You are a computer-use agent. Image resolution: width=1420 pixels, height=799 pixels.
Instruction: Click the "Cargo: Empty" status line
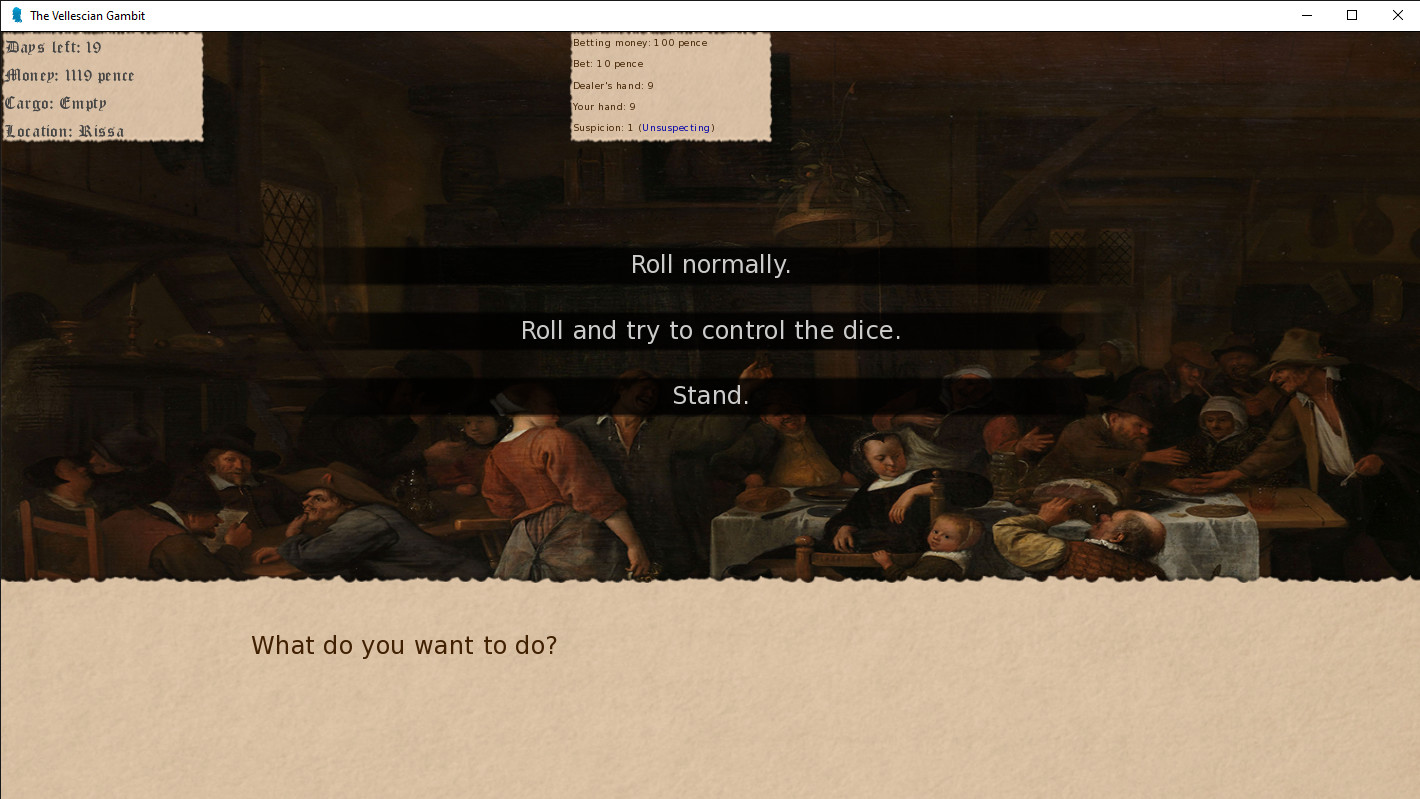click(x=55, y=103)
